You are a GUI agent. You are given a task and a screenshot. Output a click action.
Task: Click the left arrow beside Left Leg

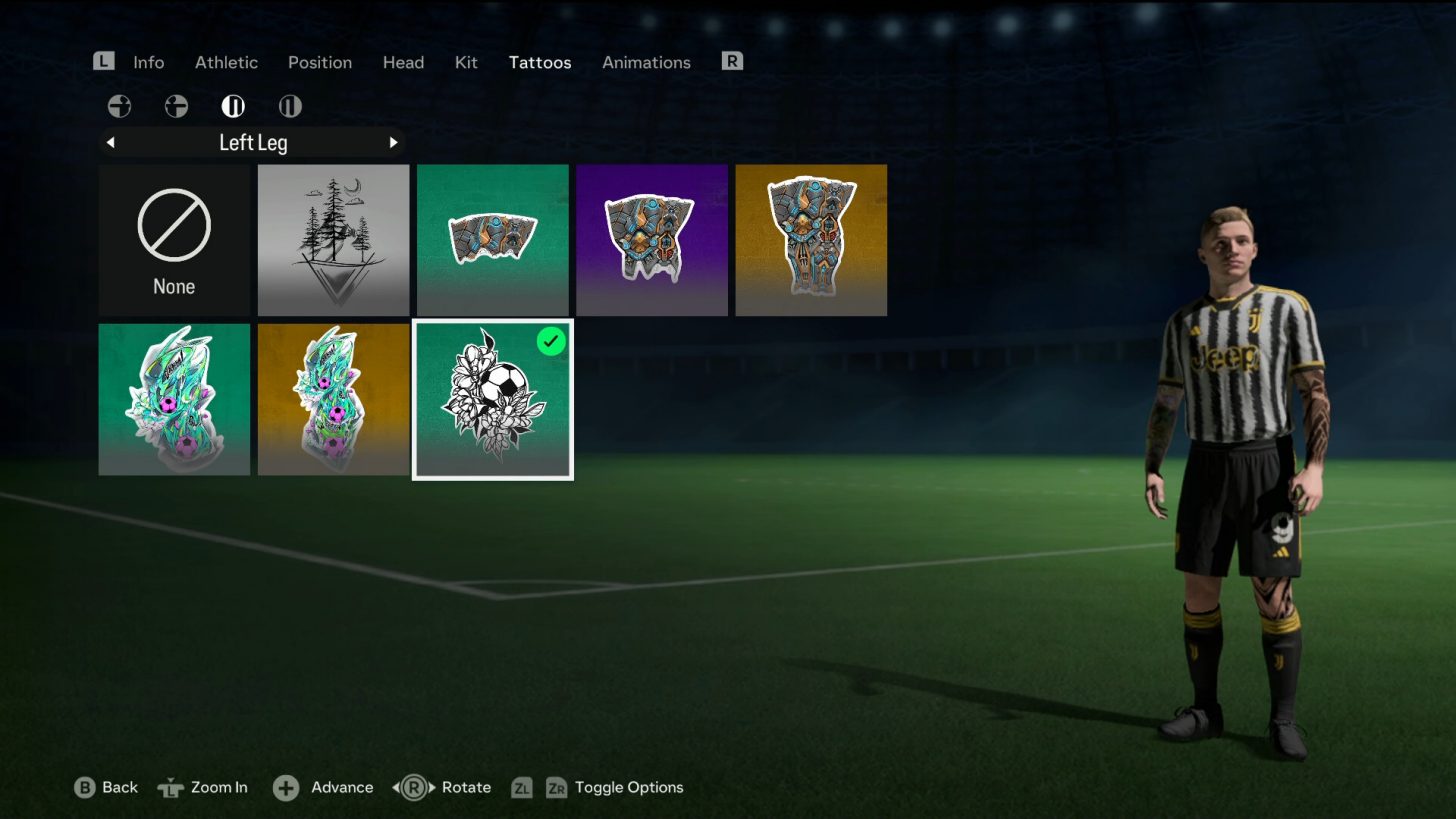[110, 142]
